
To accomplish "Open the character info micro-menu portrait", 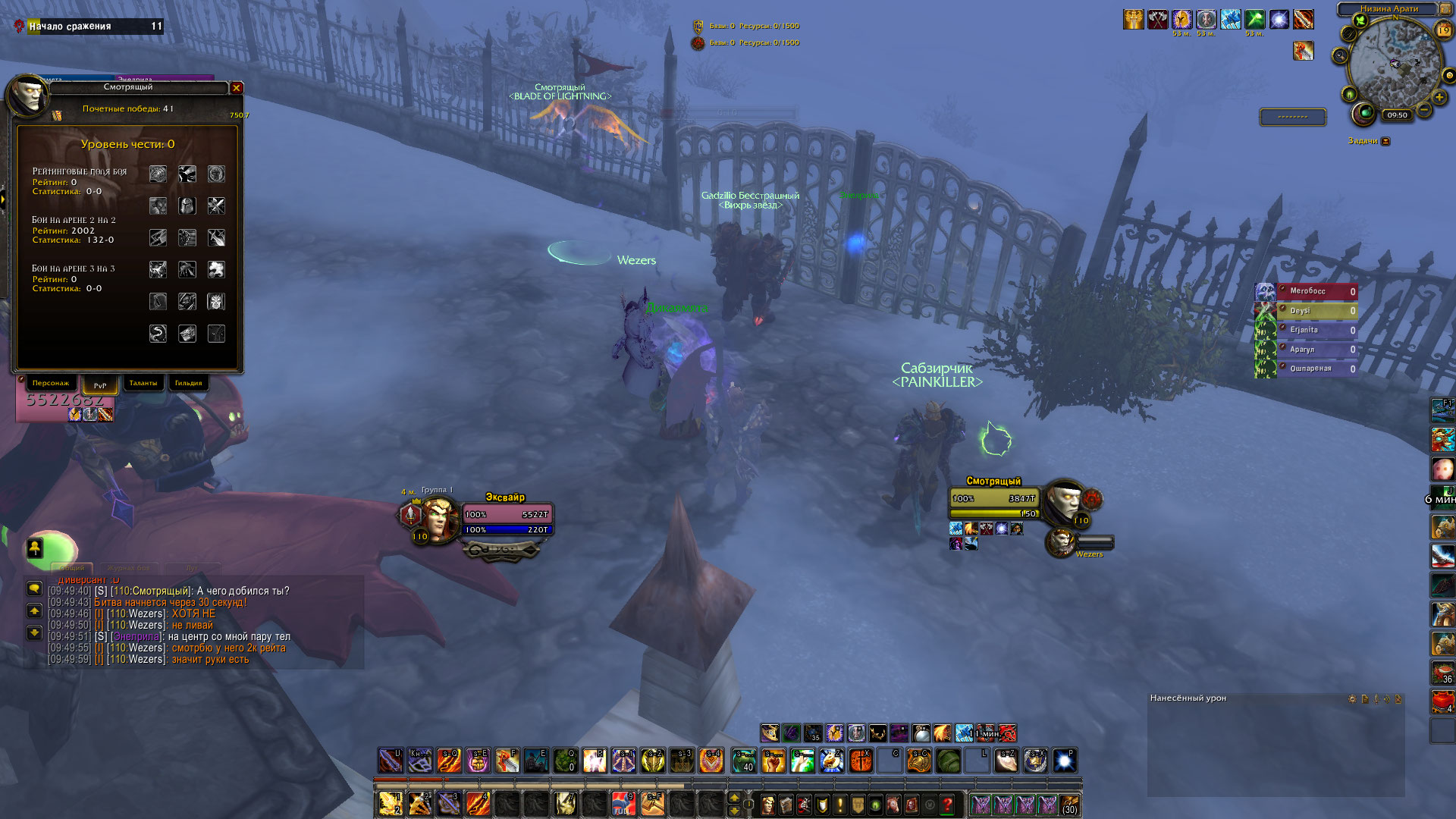I will (x=768, y=804).
